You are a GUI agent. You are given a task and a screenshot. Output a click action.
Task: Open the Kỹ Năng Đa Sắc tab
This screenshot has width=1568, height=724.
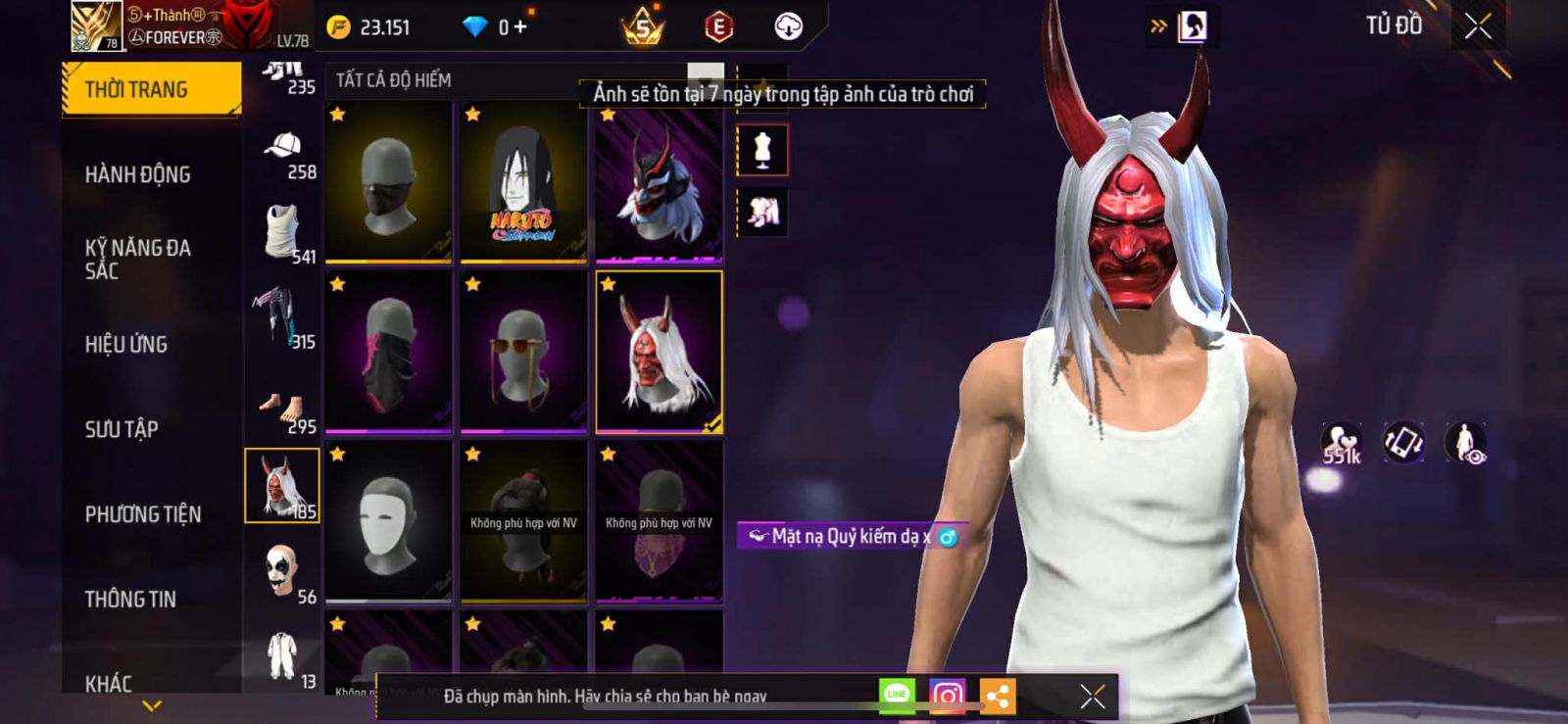click(138, 259)
